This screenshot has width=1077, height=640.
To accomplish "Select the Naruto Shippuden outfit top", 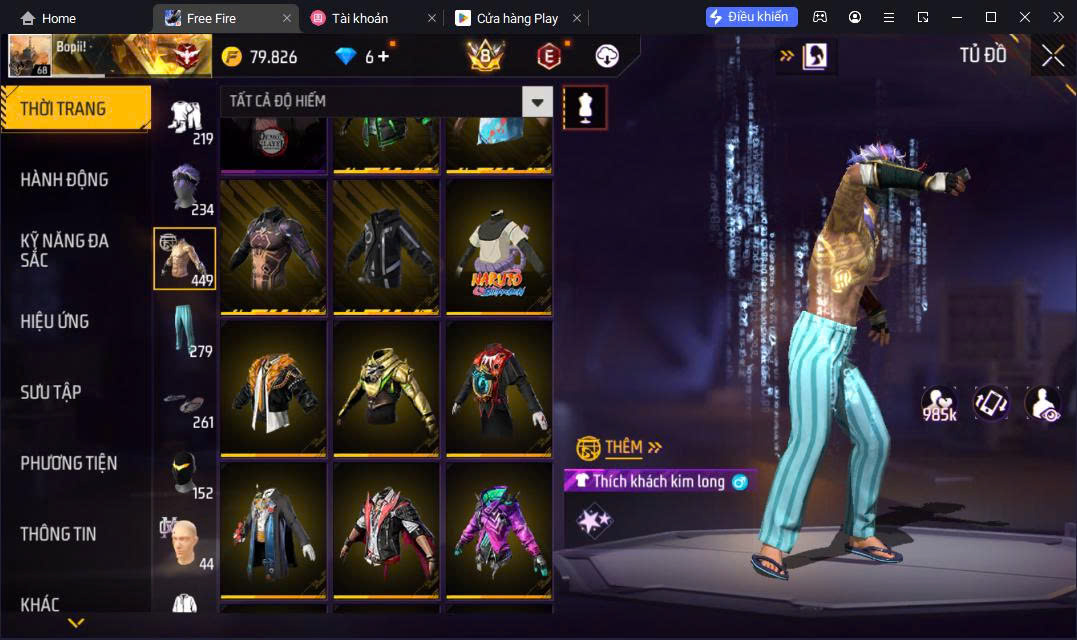I will pos(499,247).
